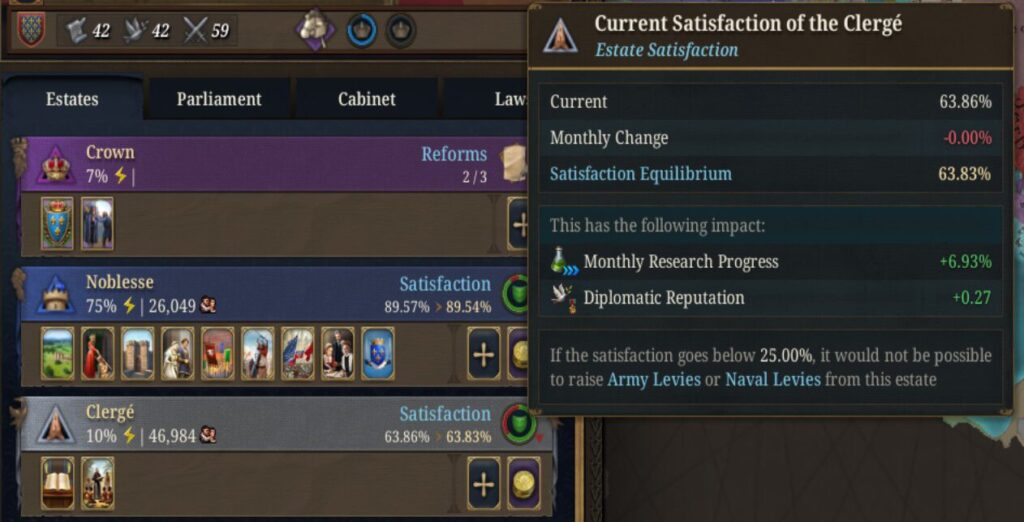Open the Clergé open book privilege
The width and height of the screenshot is (1024, 522).
coord(57,483)
